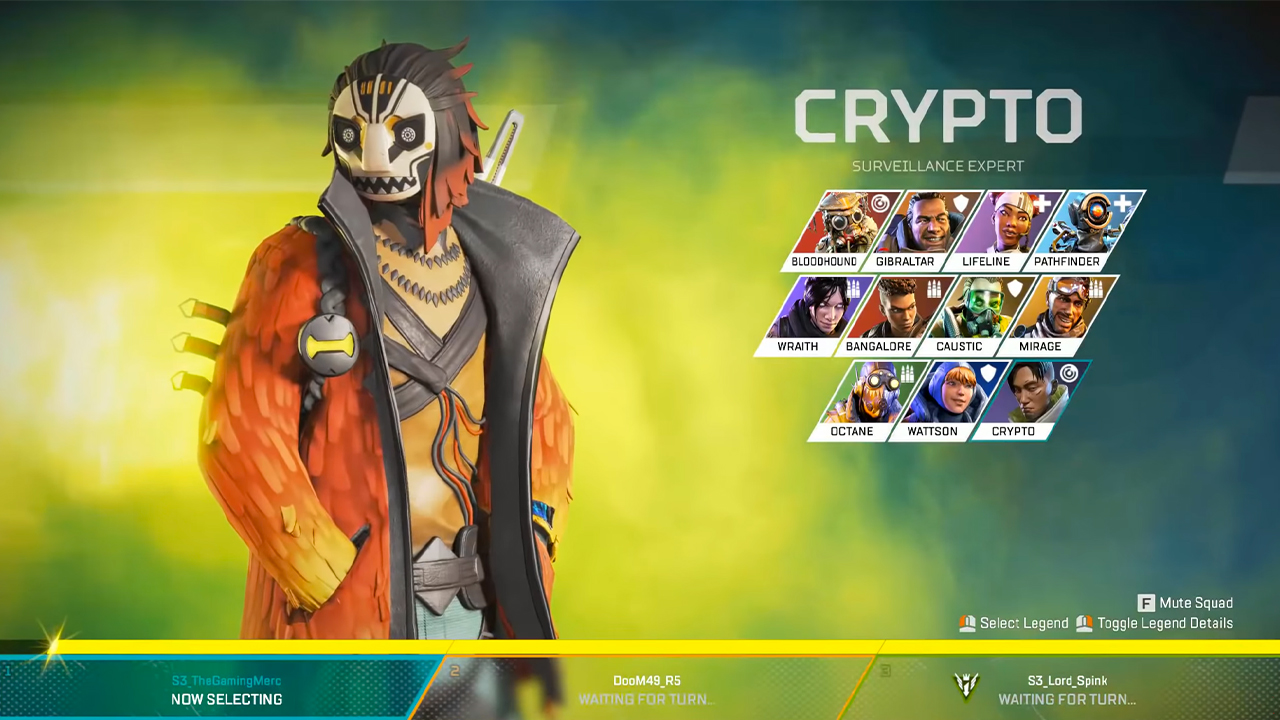Mute Squad using the F key button
The image size is (1280, 720).
tap(1191, 602)
